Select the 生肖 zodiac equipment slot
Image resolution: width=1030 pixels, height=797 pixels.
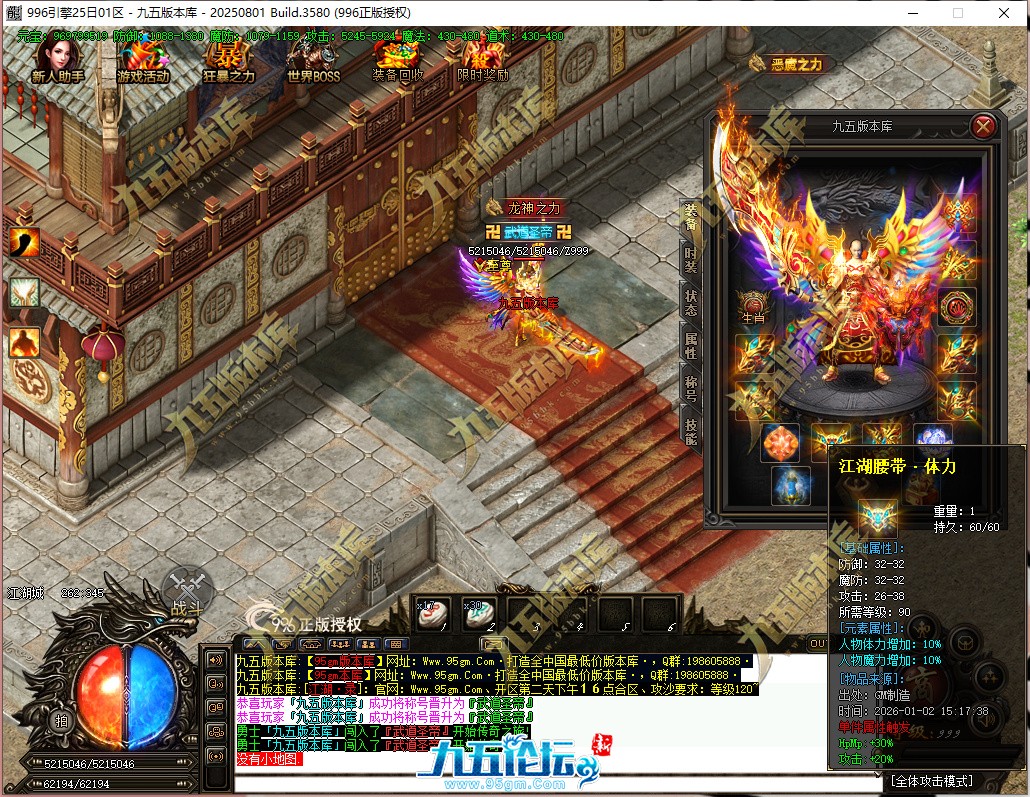753,303
